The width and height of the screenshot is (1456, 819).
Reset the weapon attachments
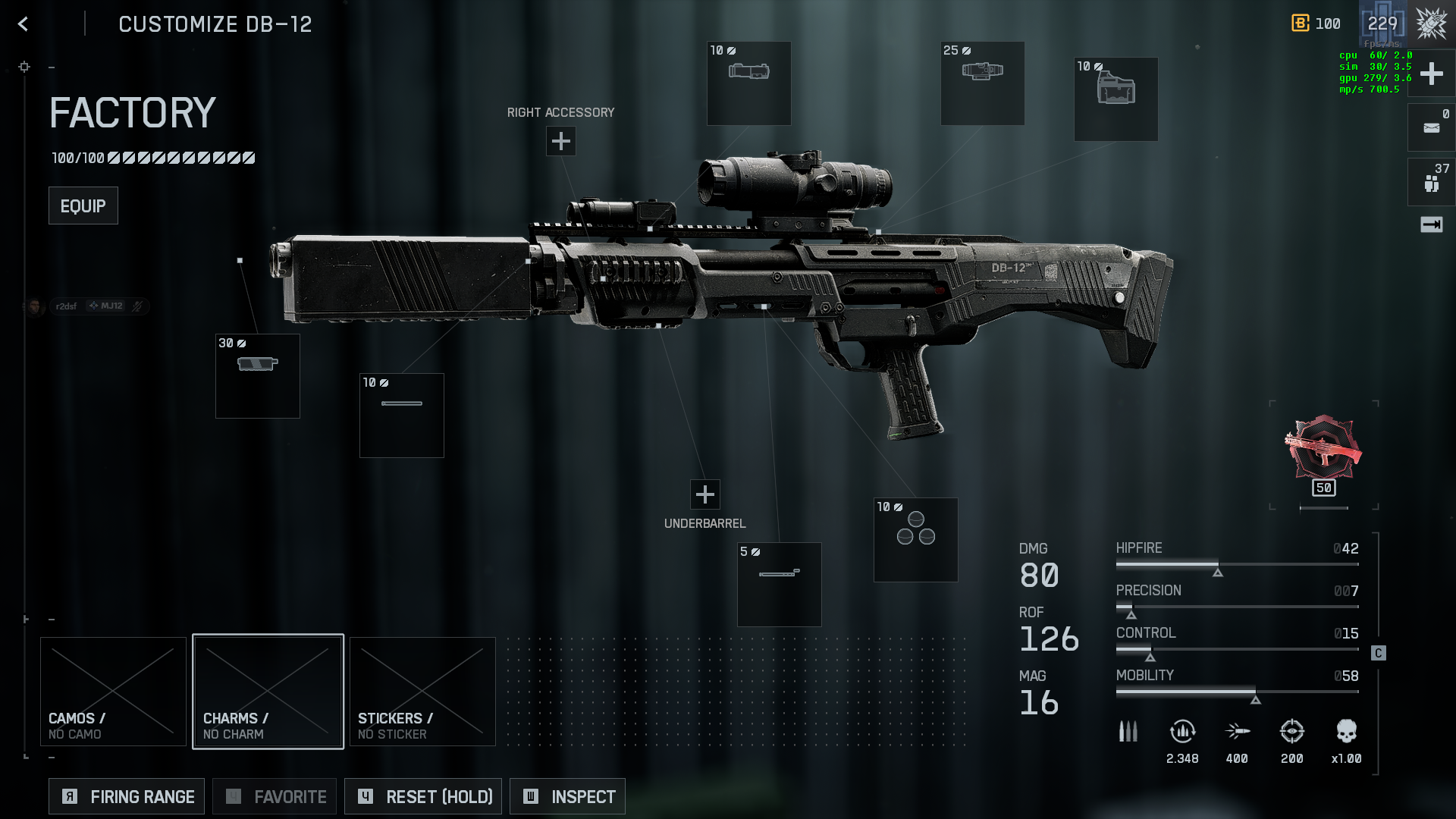423,796
